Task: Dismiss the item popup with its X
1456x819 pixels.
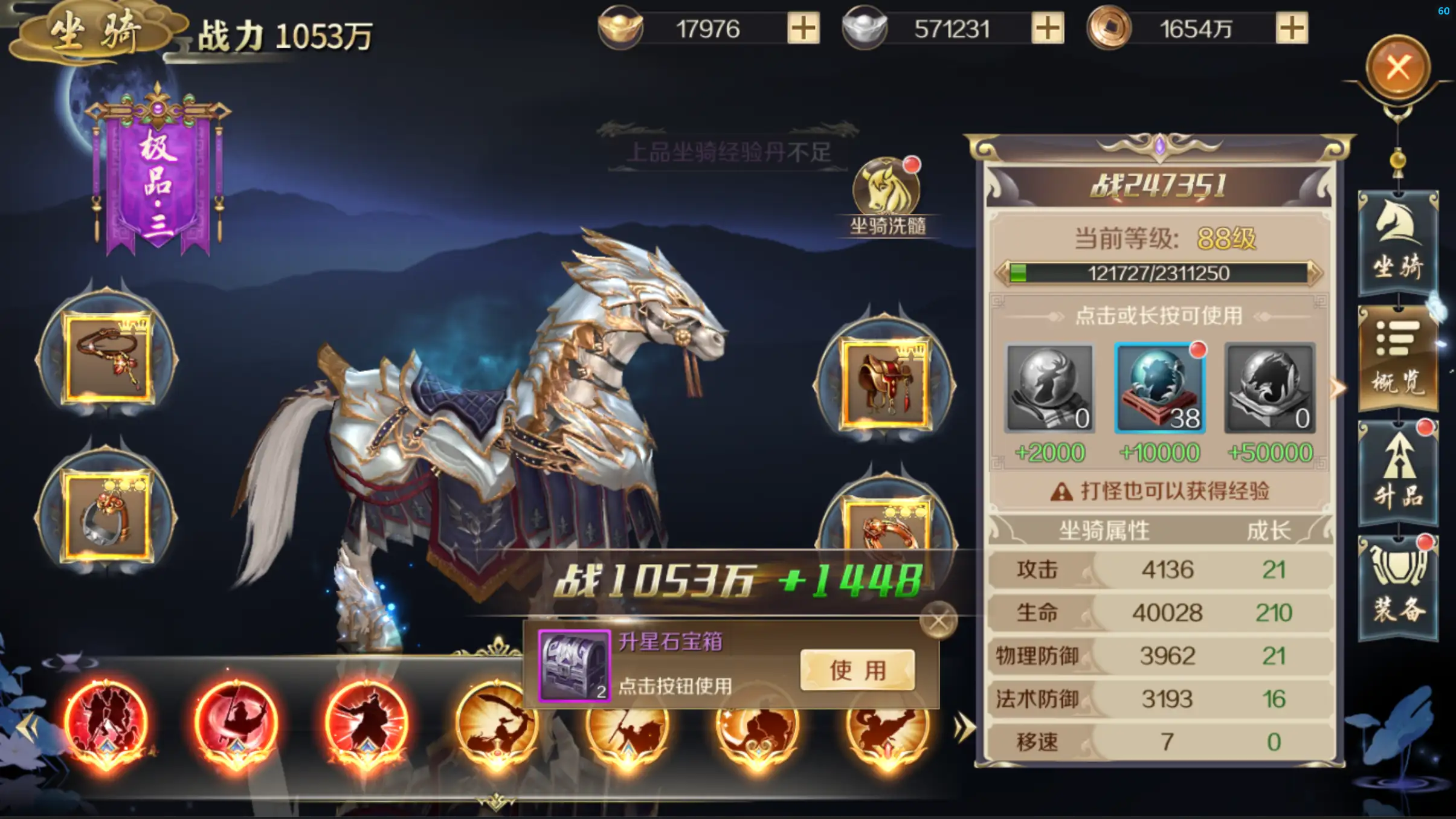Action: coord(938,619)
